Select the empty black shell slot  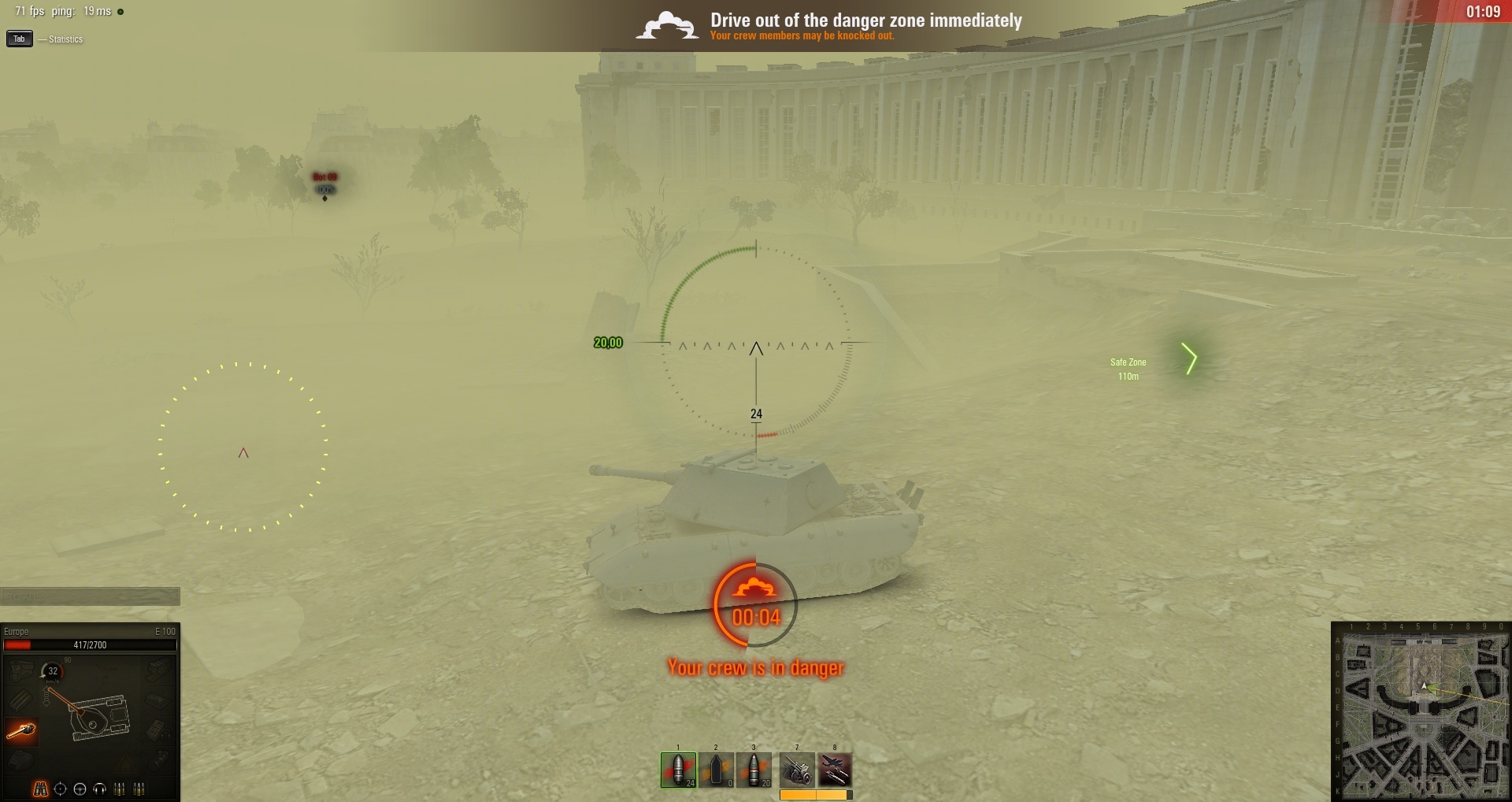[x=716, y=770]
